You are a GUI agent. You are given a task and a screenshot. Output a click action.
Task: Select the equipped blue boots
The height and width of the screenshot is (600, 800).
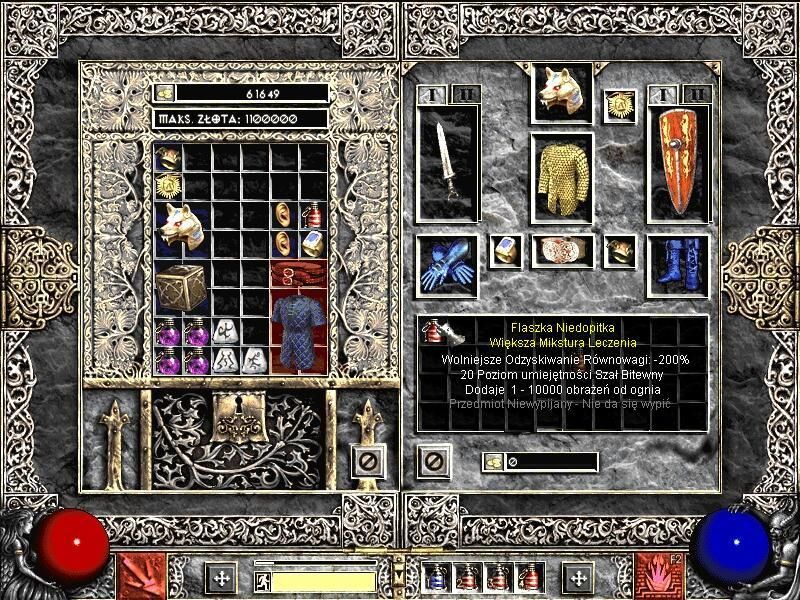click(x=678, y=266)
